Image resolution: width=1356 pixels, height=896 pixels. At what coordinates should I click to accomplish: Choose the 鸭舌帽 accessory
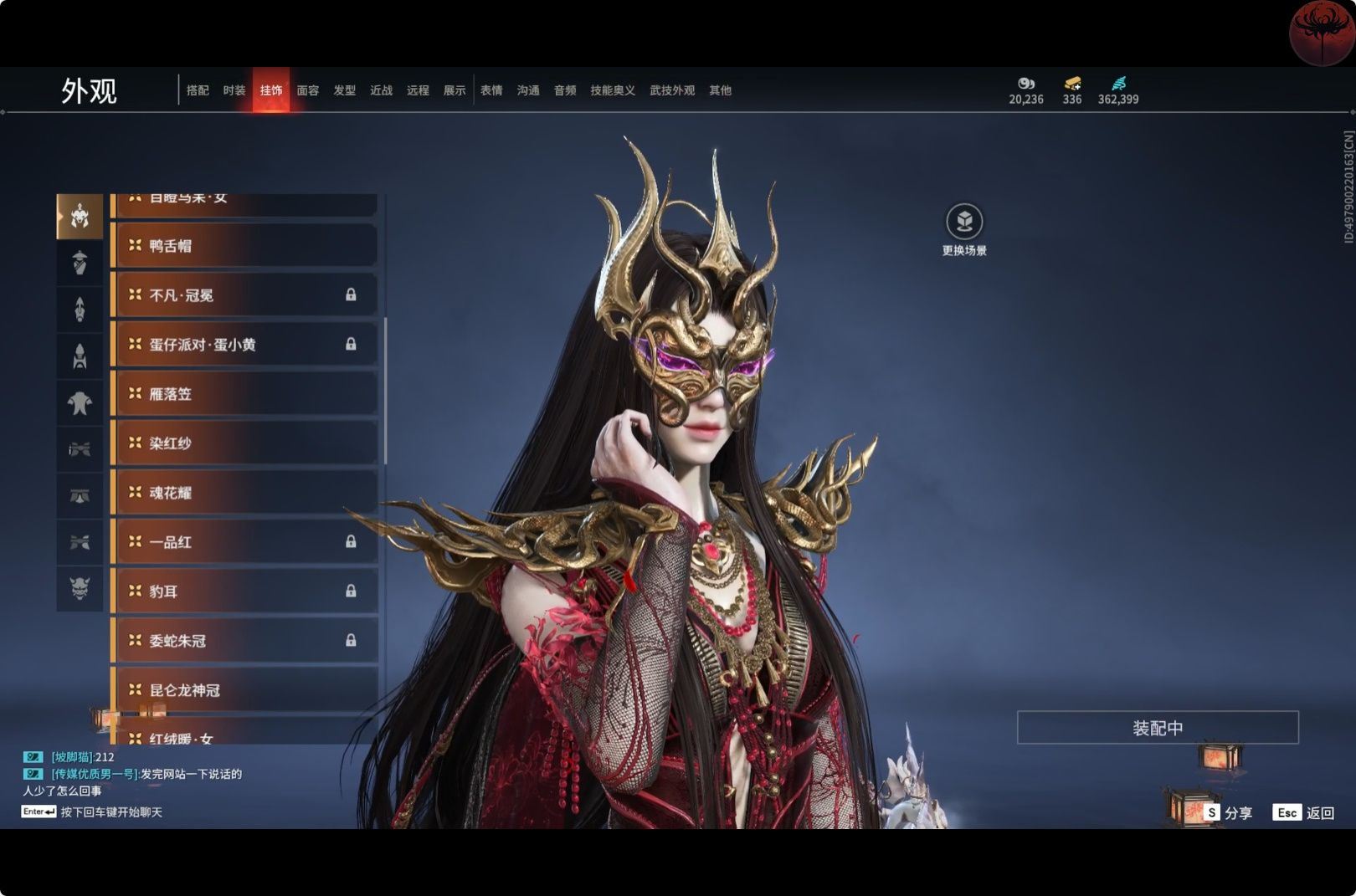(x=244, y=246)
